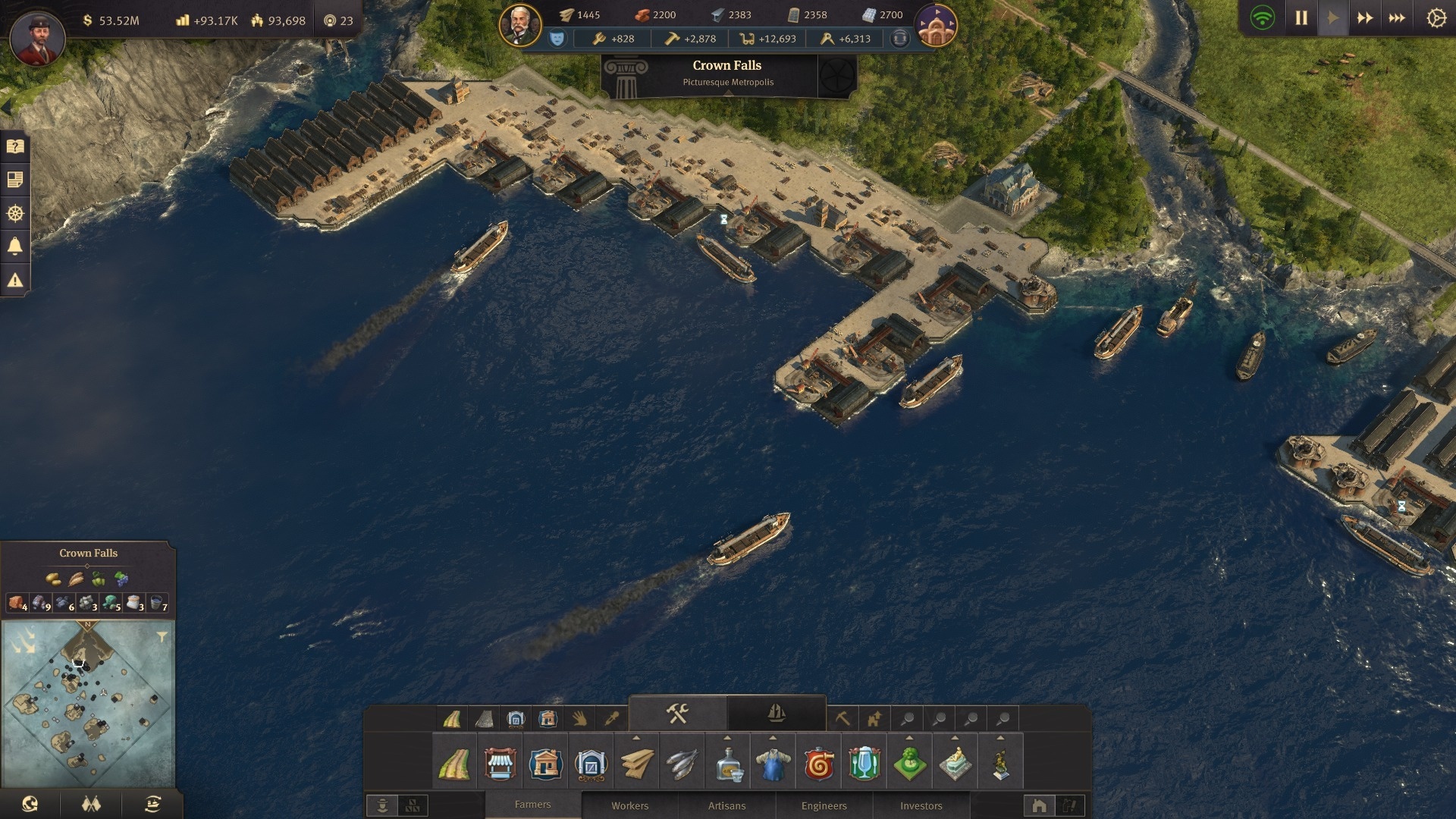This screenshot has height=819, width=1456.
Task: Open the trade routes ship menu
Action: pos(152,804)
